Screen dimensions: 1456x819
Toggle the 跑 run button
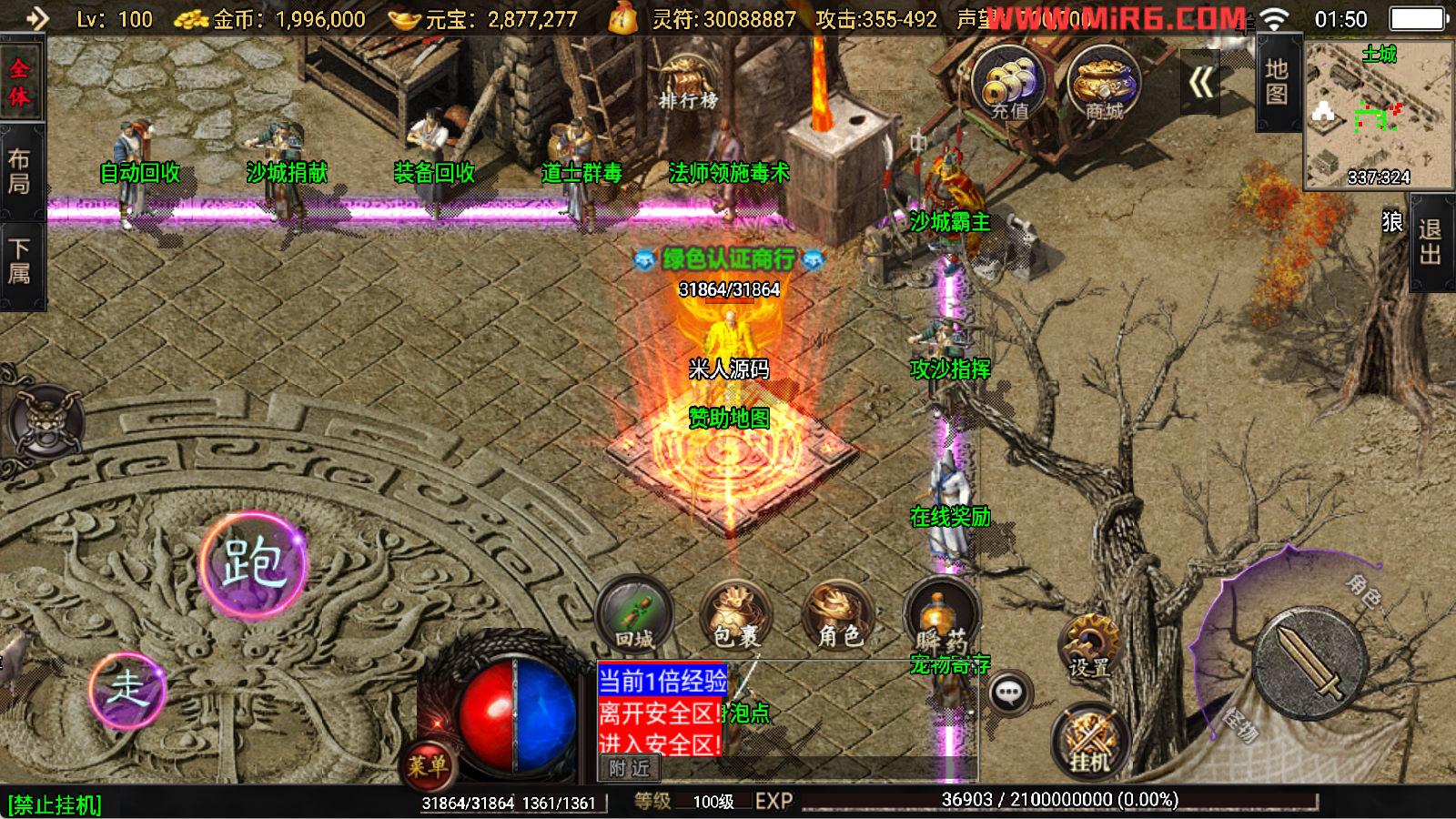click(253, 562)
